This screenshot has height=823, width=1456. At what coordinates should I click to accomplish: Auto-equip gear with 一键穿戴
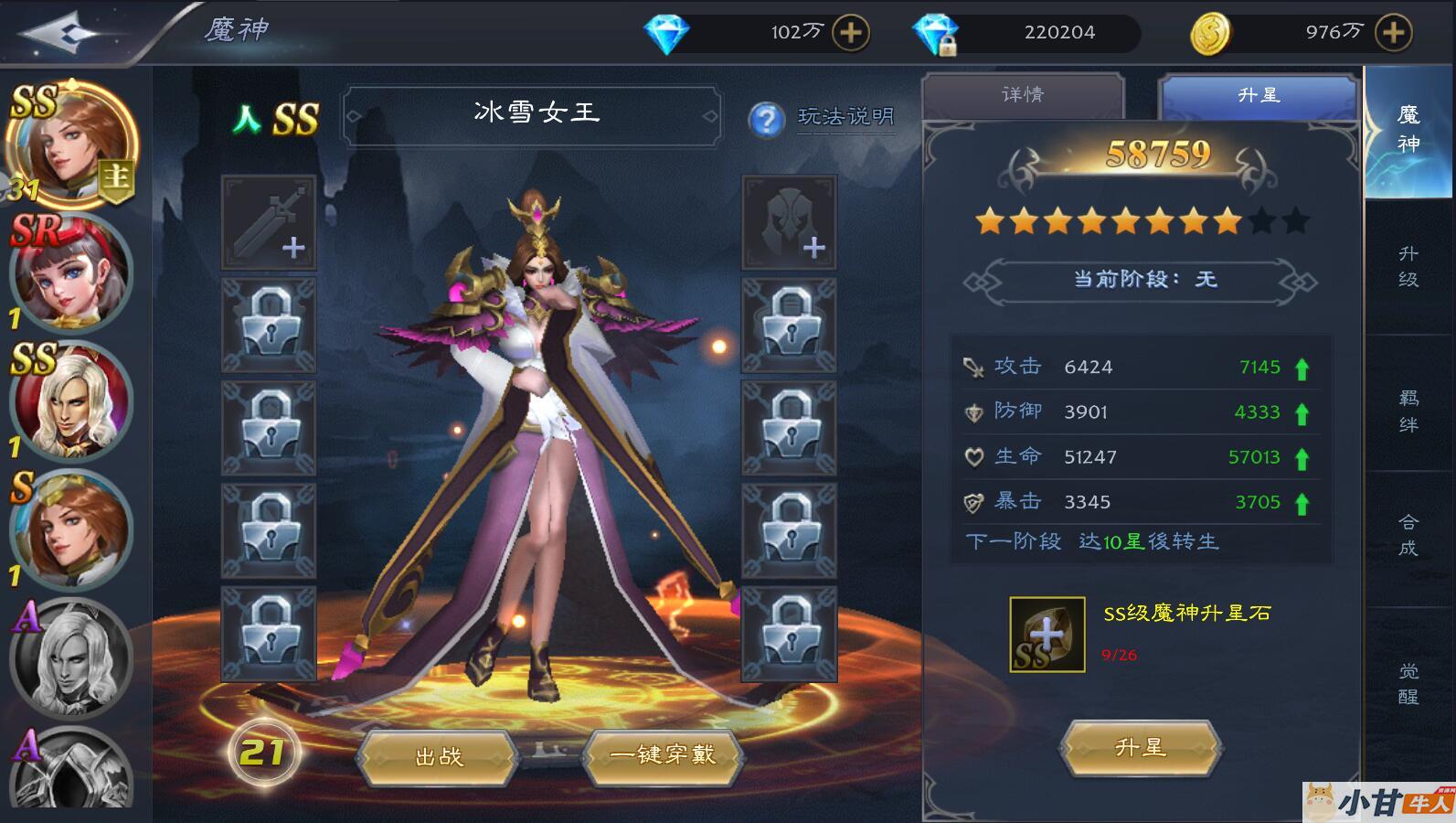pos(663,755)
